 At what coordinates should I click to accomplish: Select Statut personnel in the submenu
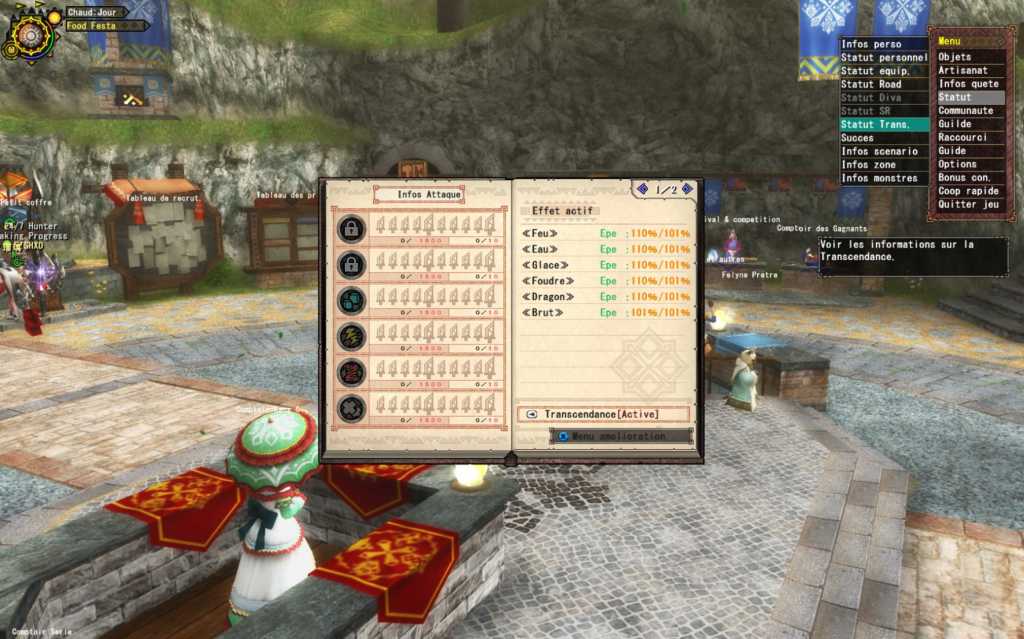pyautogui.click(x=884, y=58)
